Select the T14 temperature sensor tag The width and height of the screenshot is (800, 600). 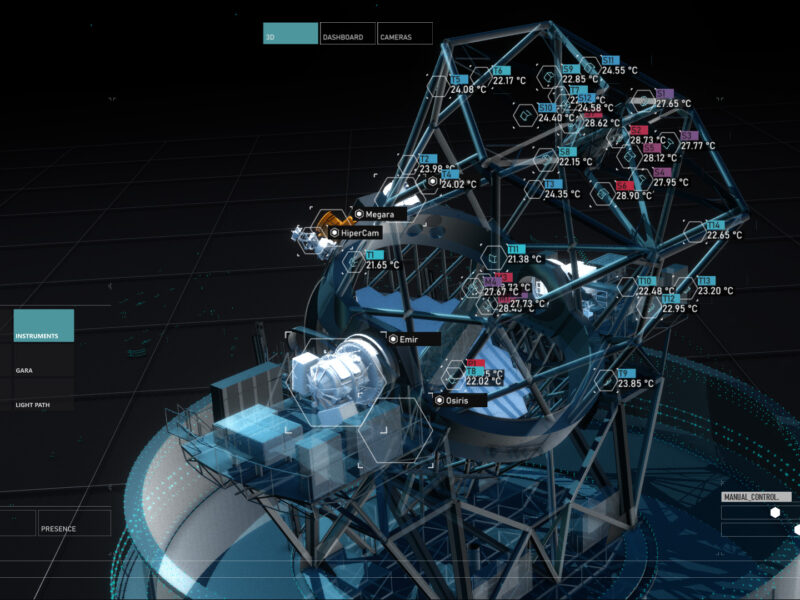click(x=714, y=225)
